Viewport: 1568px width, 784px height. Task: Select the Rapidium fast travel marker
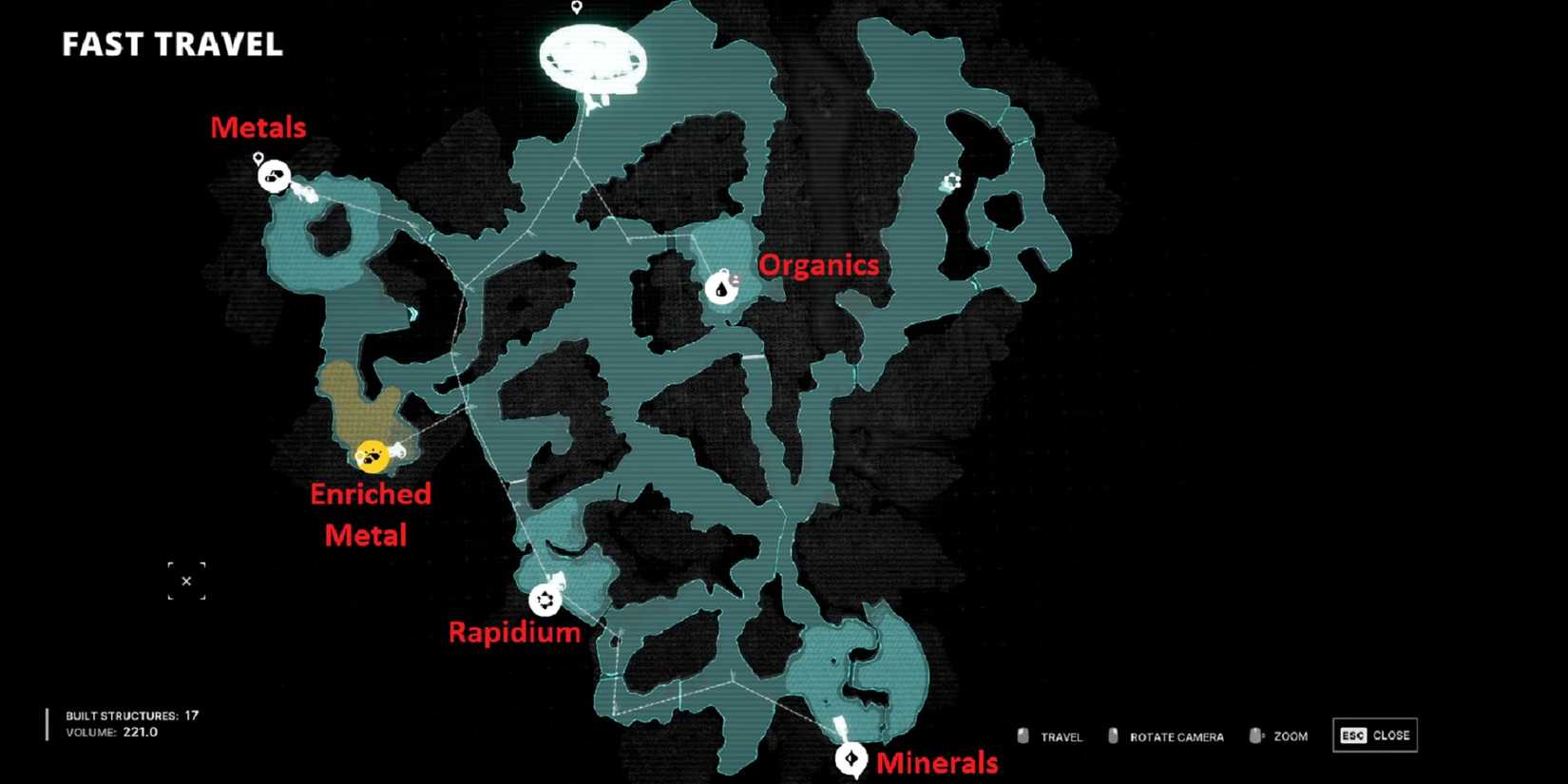(545, 600)
